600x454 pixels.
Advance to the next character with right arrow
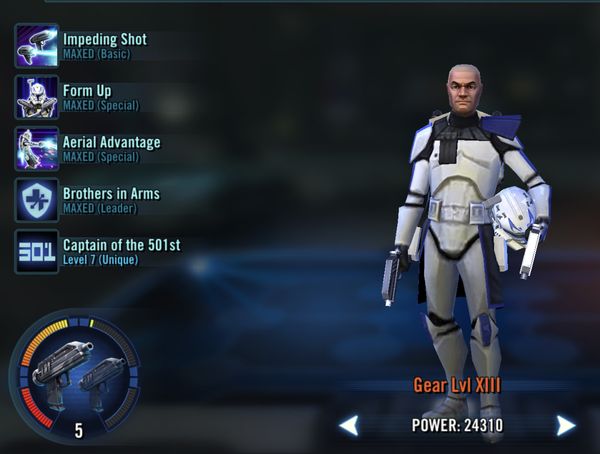pos(566,426)
